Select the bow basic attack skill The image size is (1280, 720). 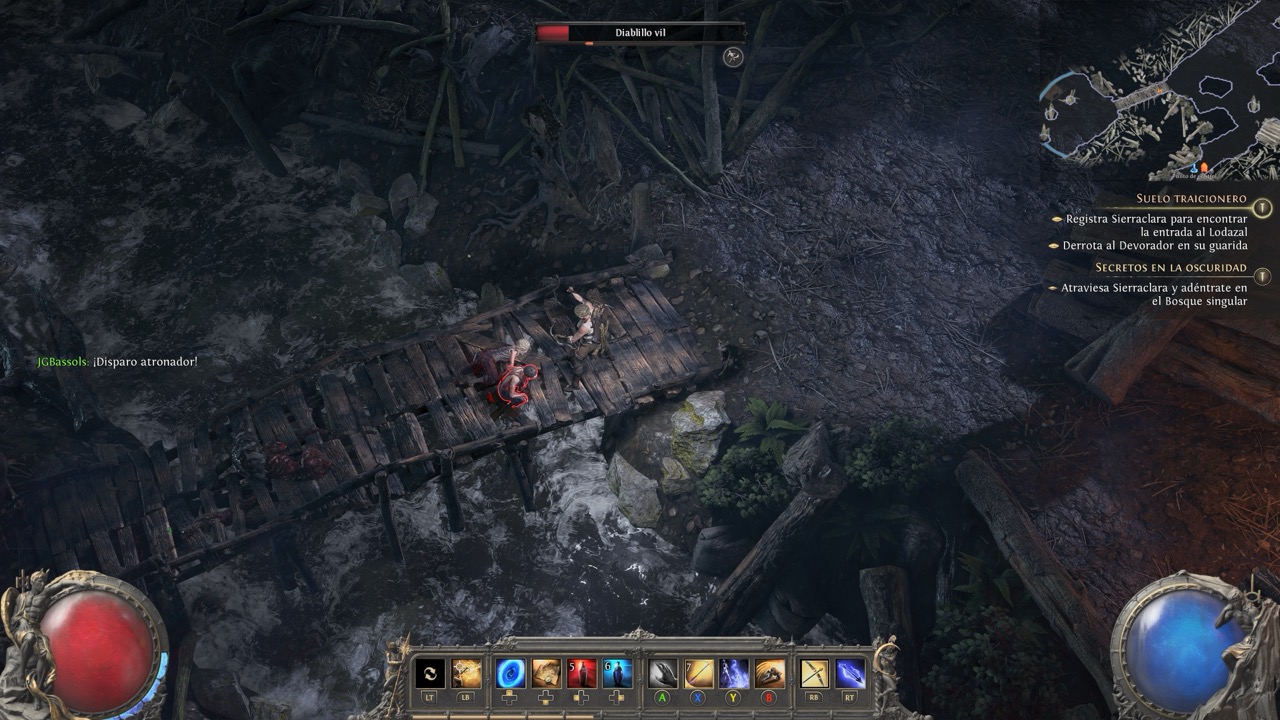815,673
